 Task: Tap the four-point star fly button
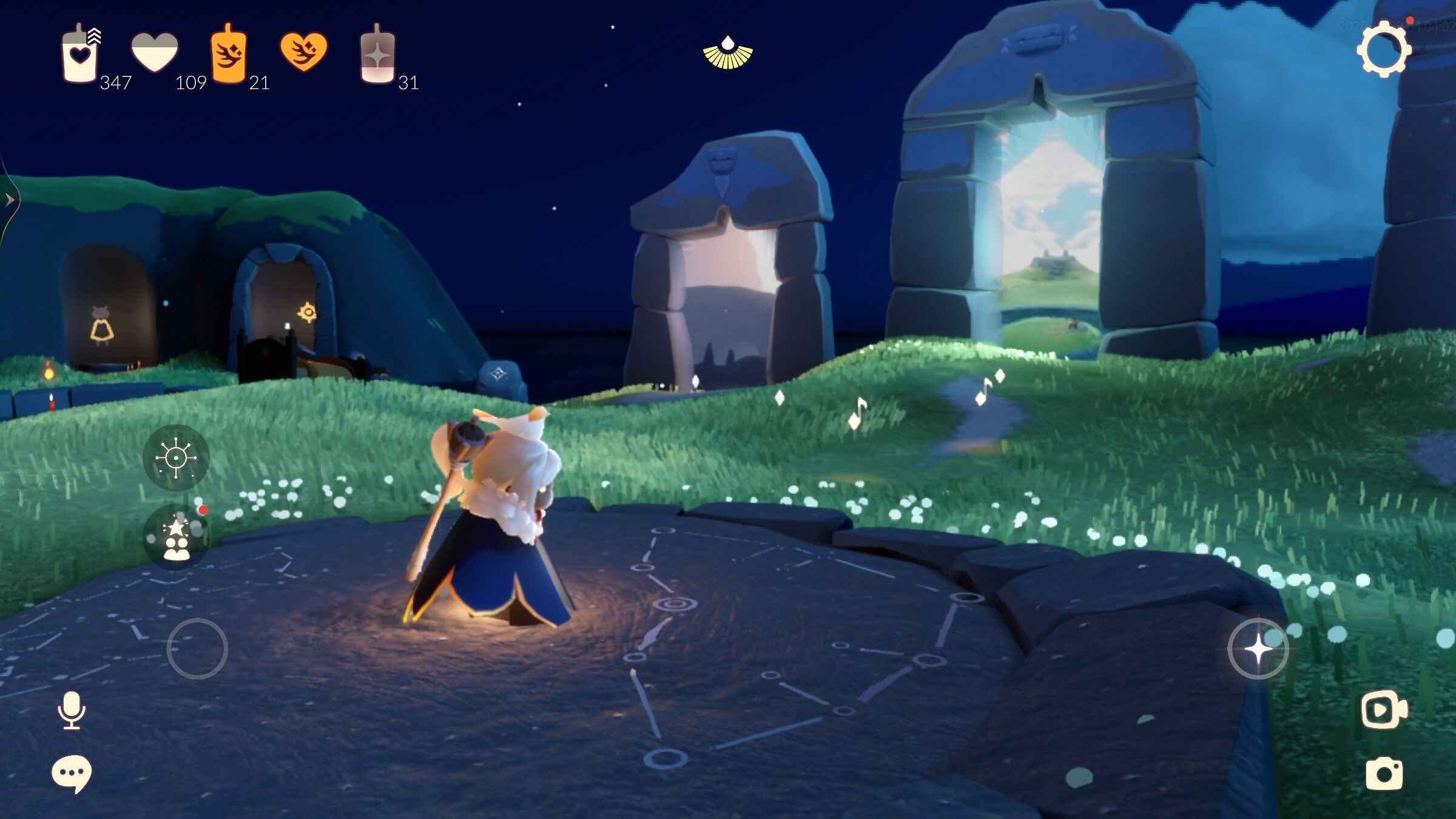[x=1258, y=649]
